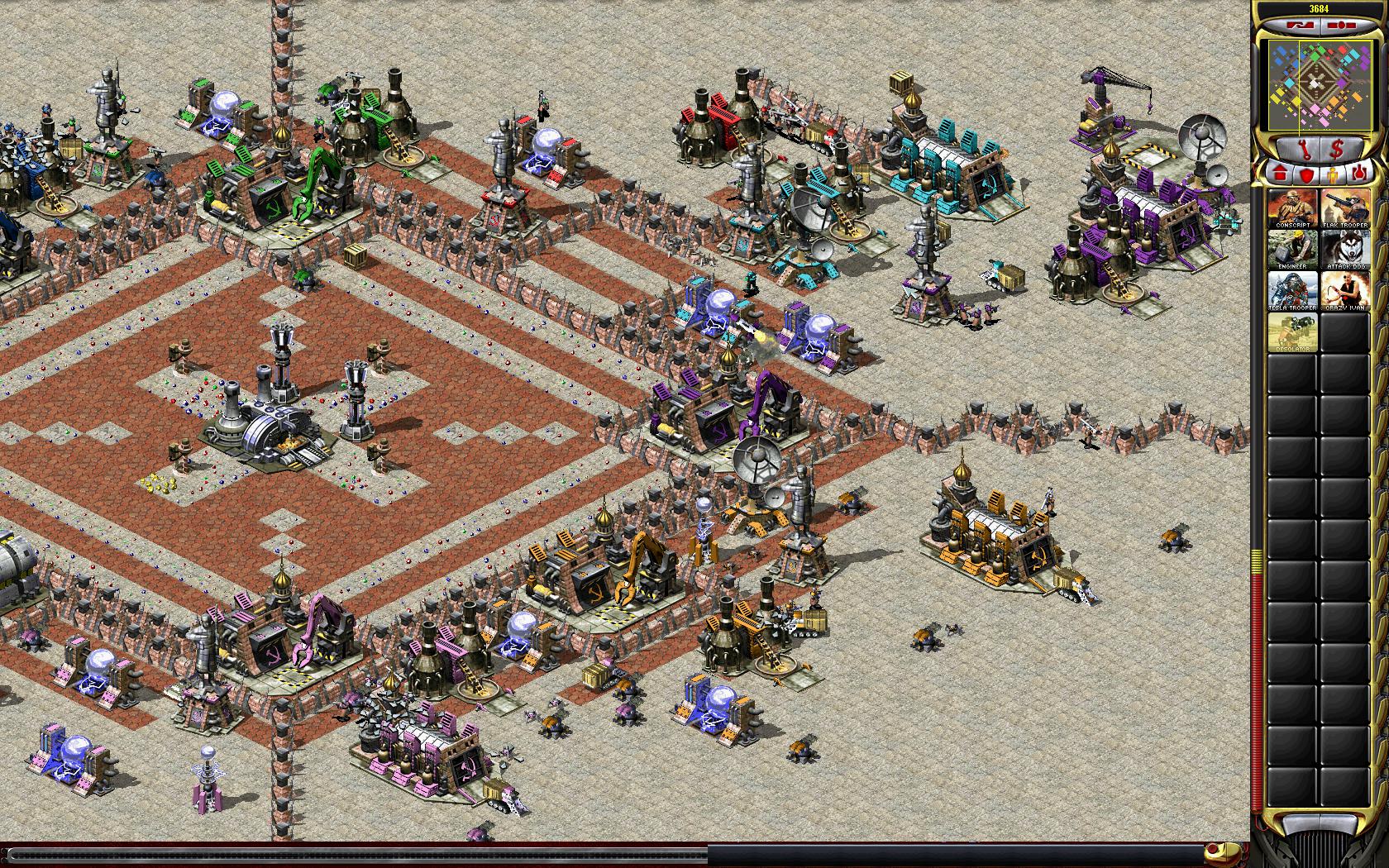Viewport: 1389px width, 868px height.
Task: Switch to the vehicles build tab
Action: [1358, 174]
